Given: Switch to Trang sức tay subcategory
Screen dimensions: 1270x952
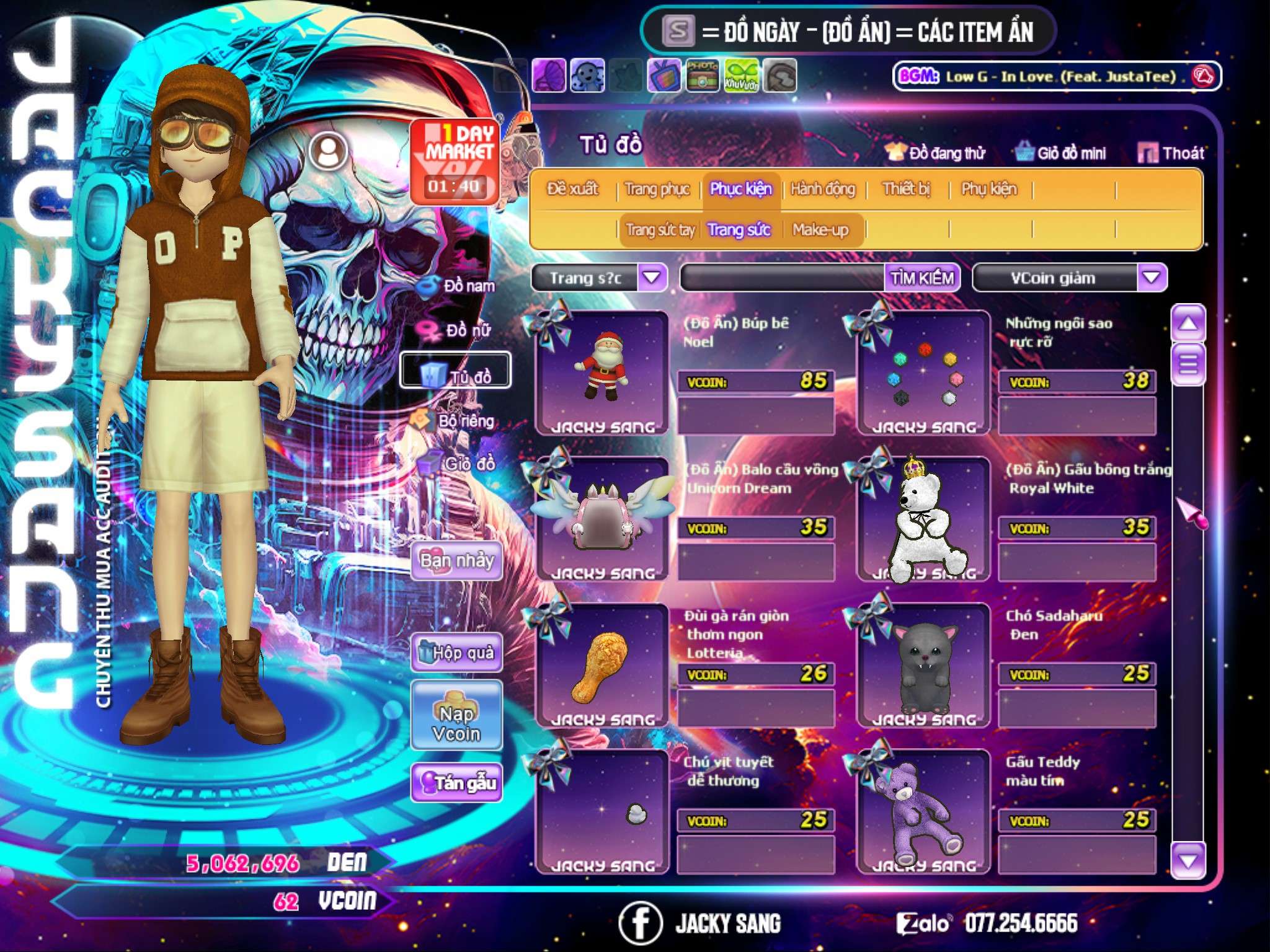Looking at the screenshot, I should (660, 230).
